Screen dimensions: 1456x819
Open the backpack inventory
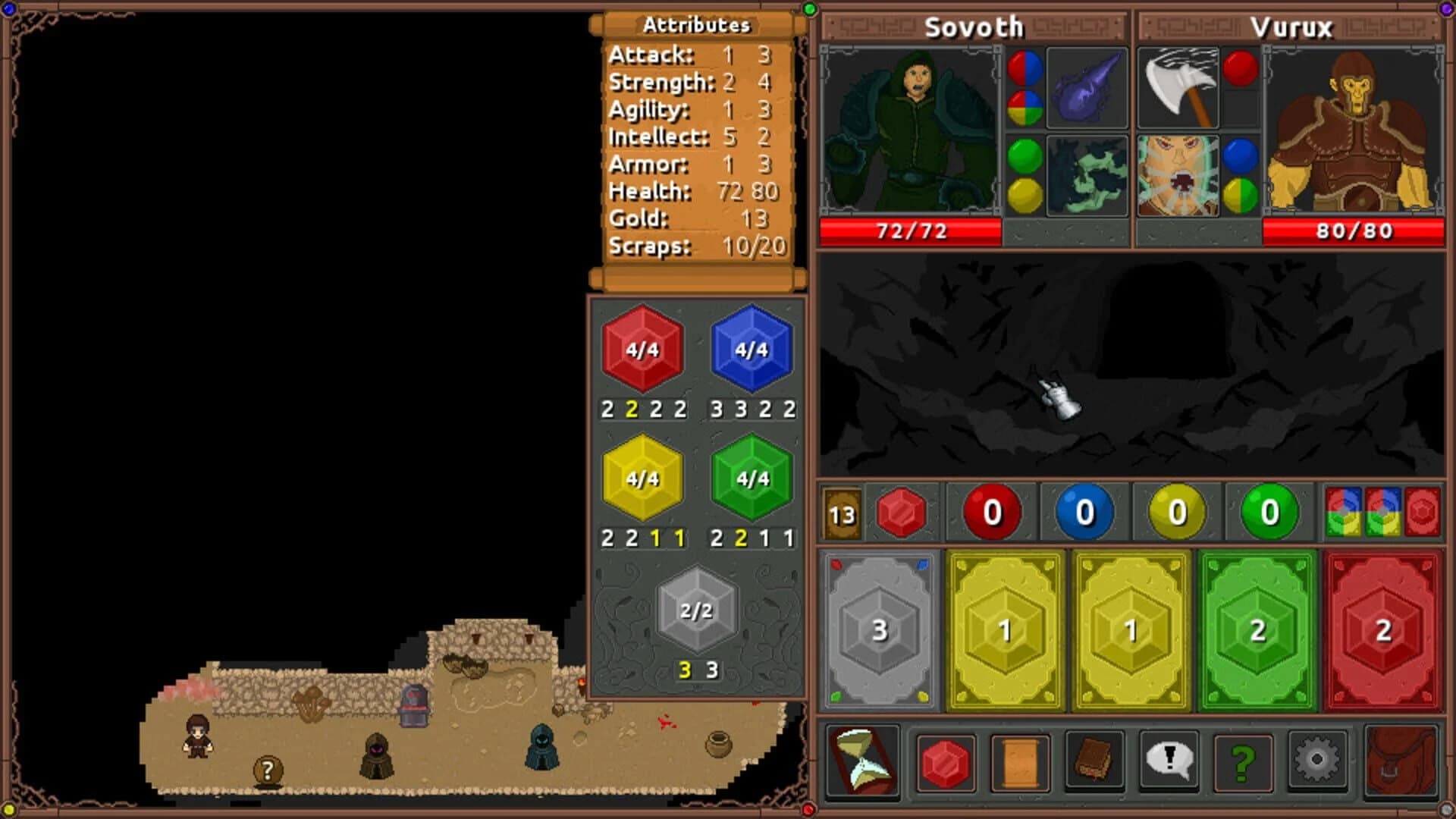(x=1399, y=762)
